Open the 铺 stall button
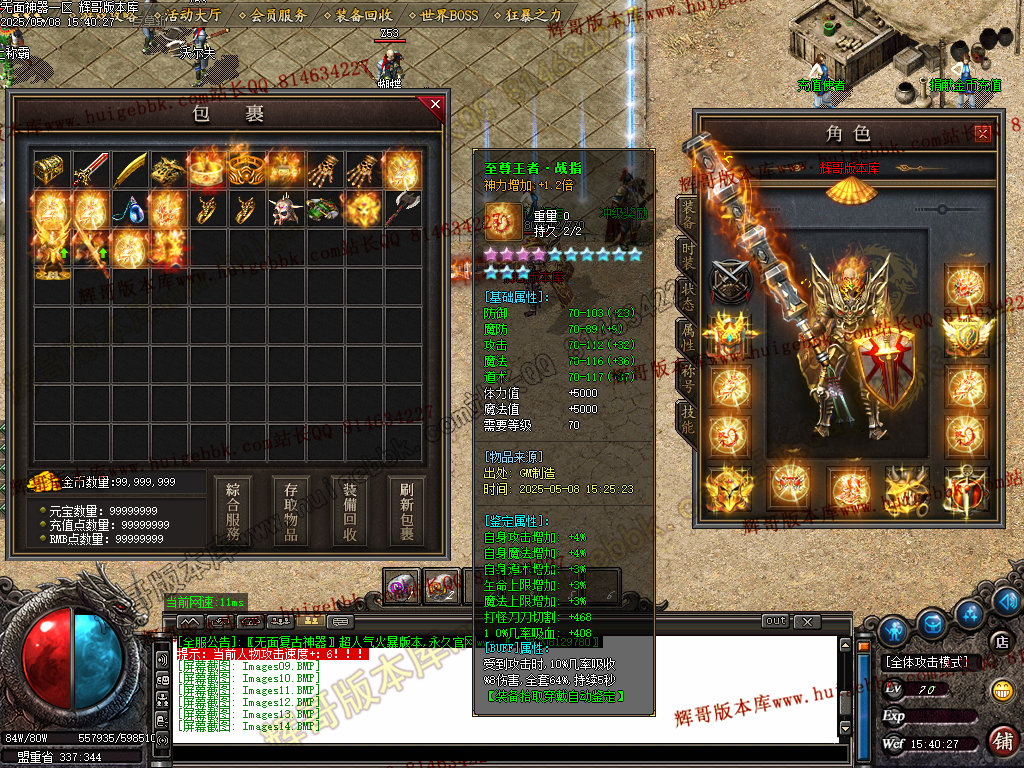The height and width of the screenshot is (768, 1024). (1002, 741)
